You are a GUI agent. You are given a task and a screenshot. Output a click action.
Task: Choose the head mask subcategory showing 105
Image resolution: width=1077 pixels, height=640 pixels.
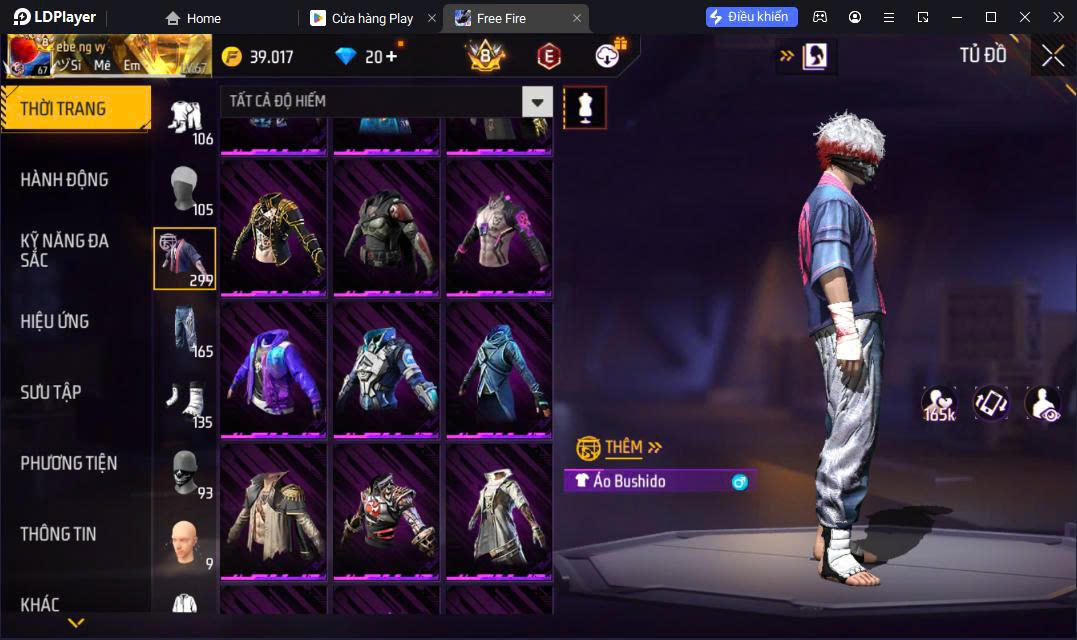pyautogui.click(x=185, y=189)
